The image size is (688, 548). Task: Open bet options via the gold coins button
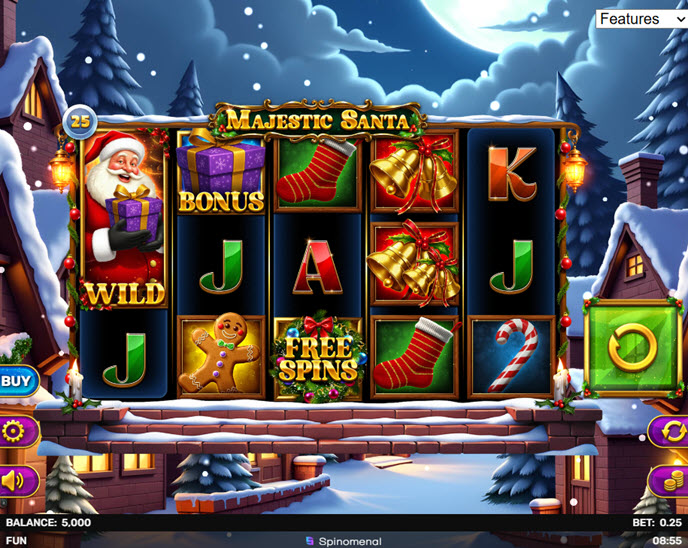click(668, 481)
